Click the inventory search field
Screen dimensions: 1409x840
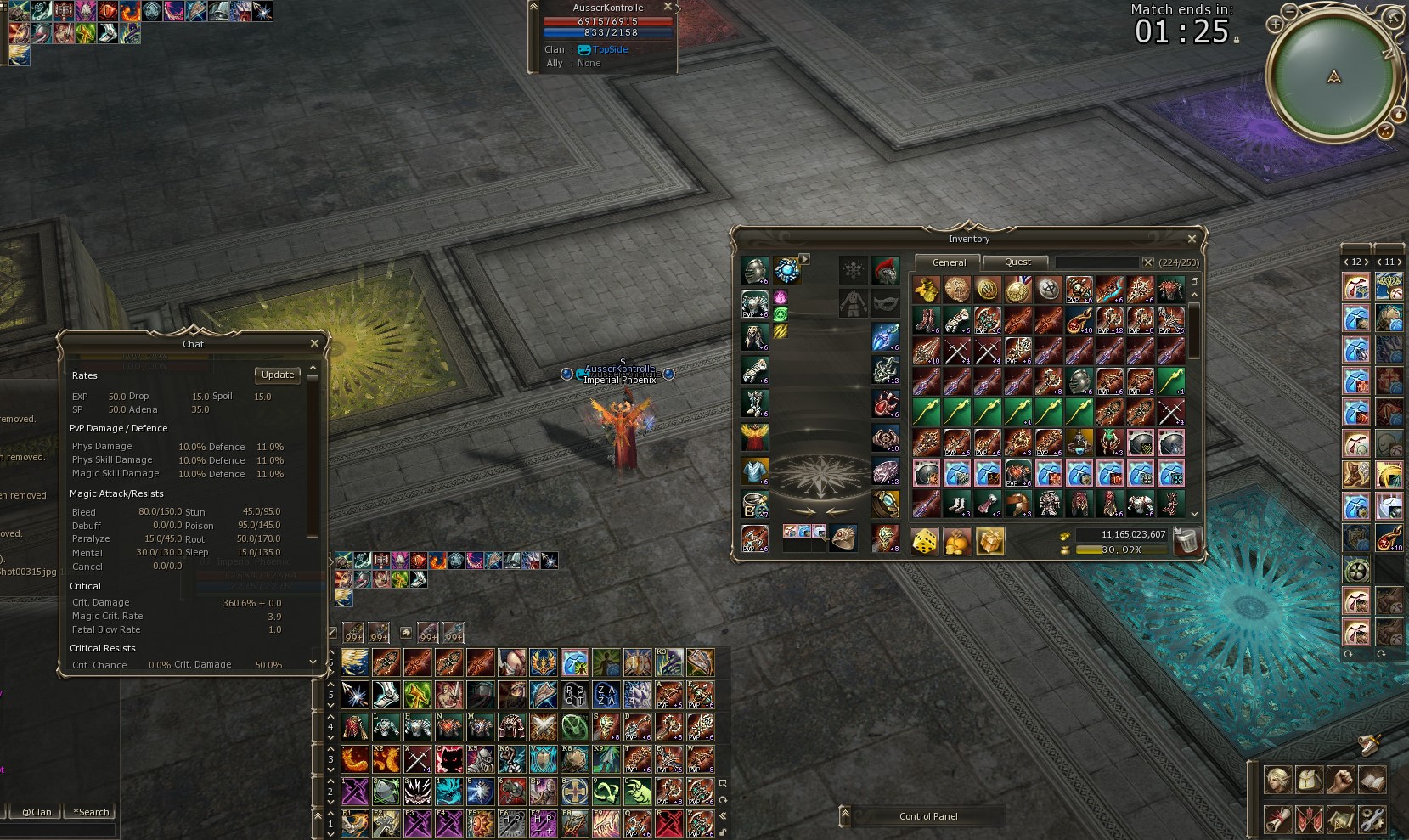(1096, 262)
